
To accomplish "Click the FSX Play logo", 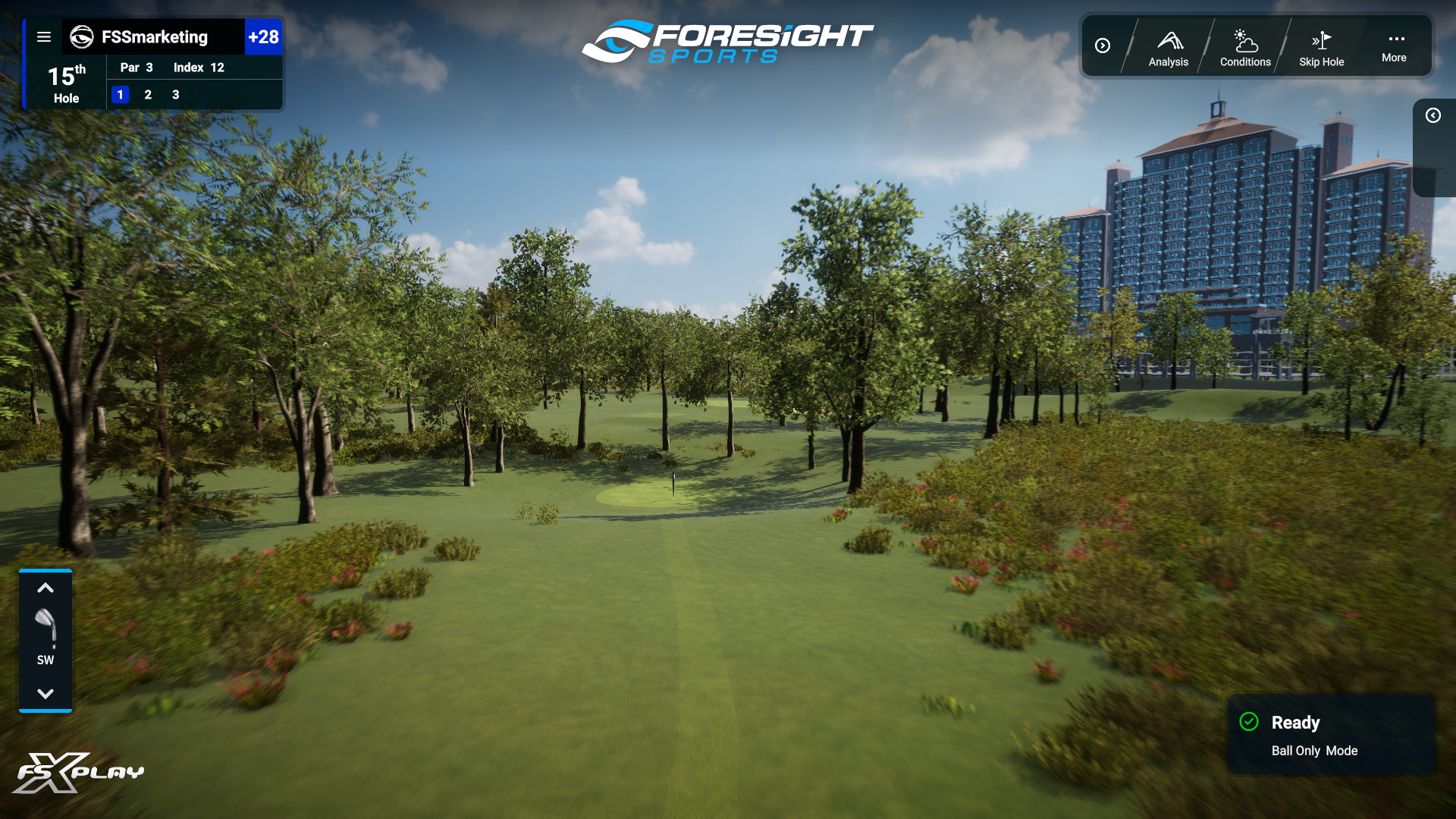I will pyautogui.click(x=76, y=771).
